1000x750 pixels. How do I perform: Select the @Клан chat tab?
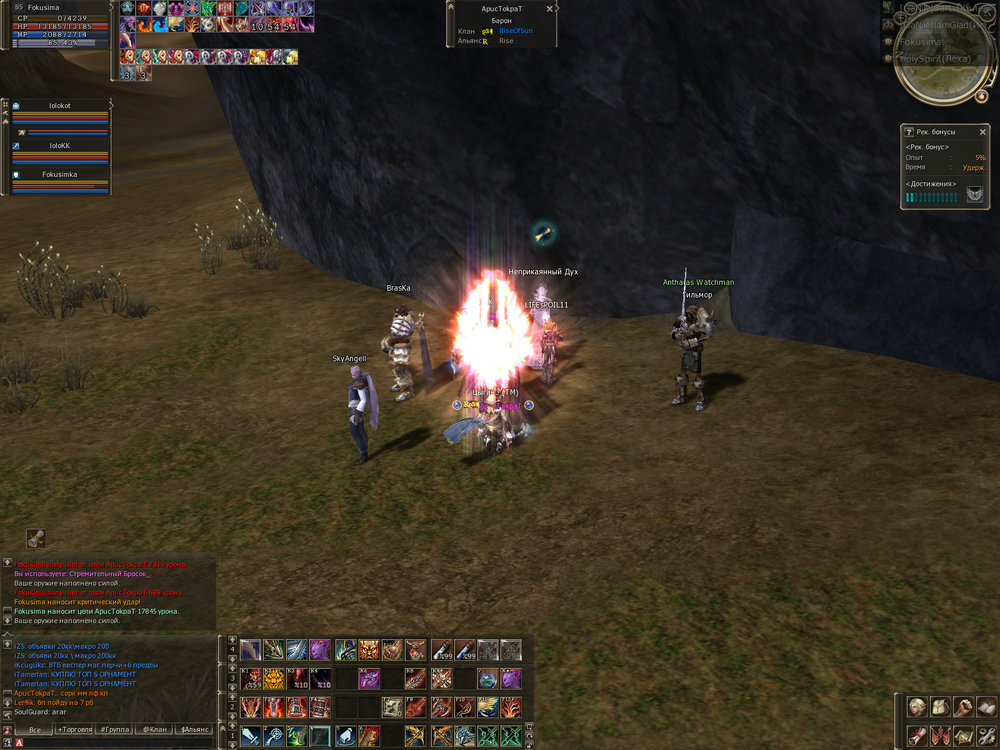pos(153,730)
